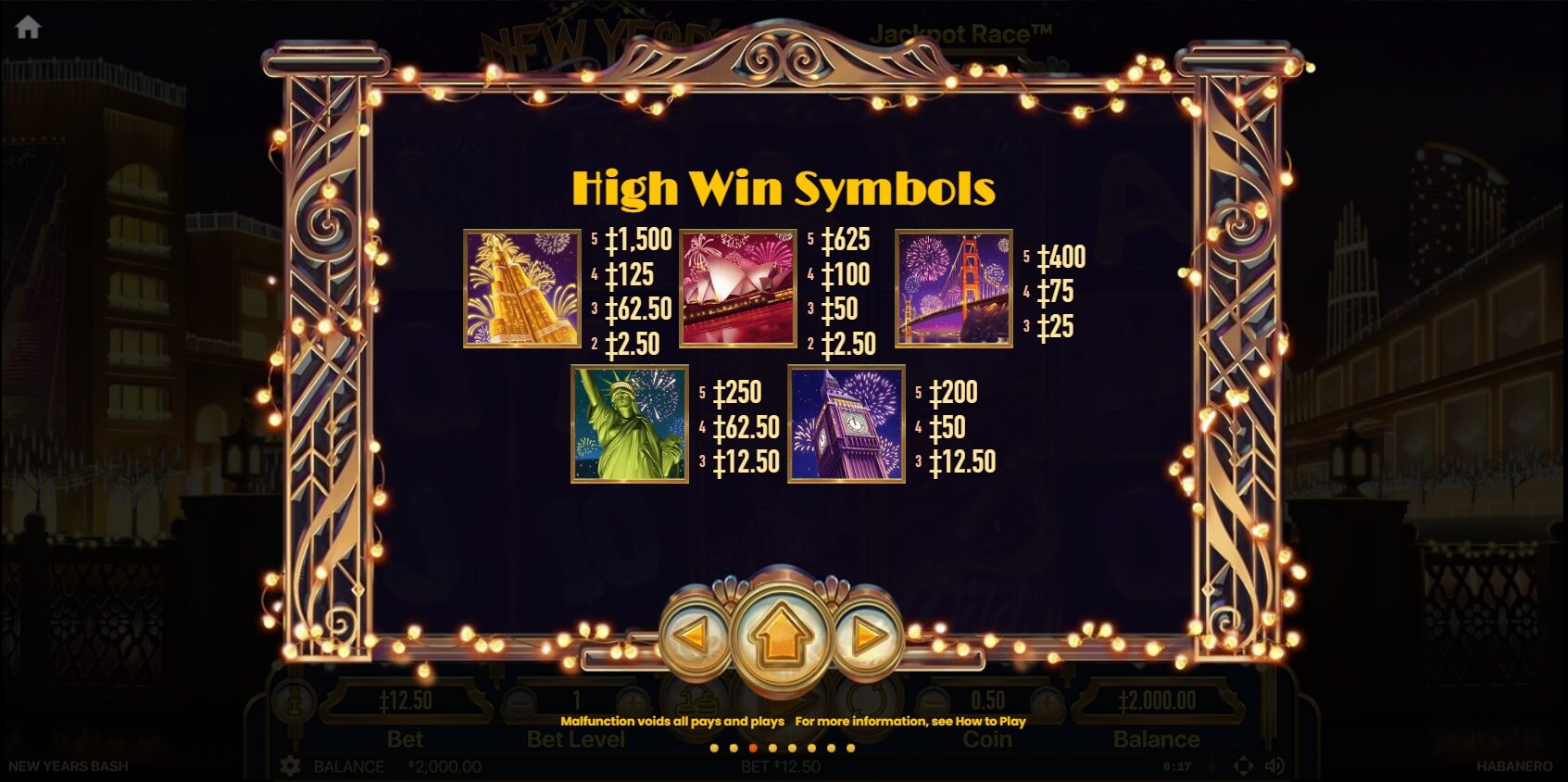Image resolution: width=1568 pixels, height=782 pixels.
Task: Click the last pagination dot
Action: 850,748
